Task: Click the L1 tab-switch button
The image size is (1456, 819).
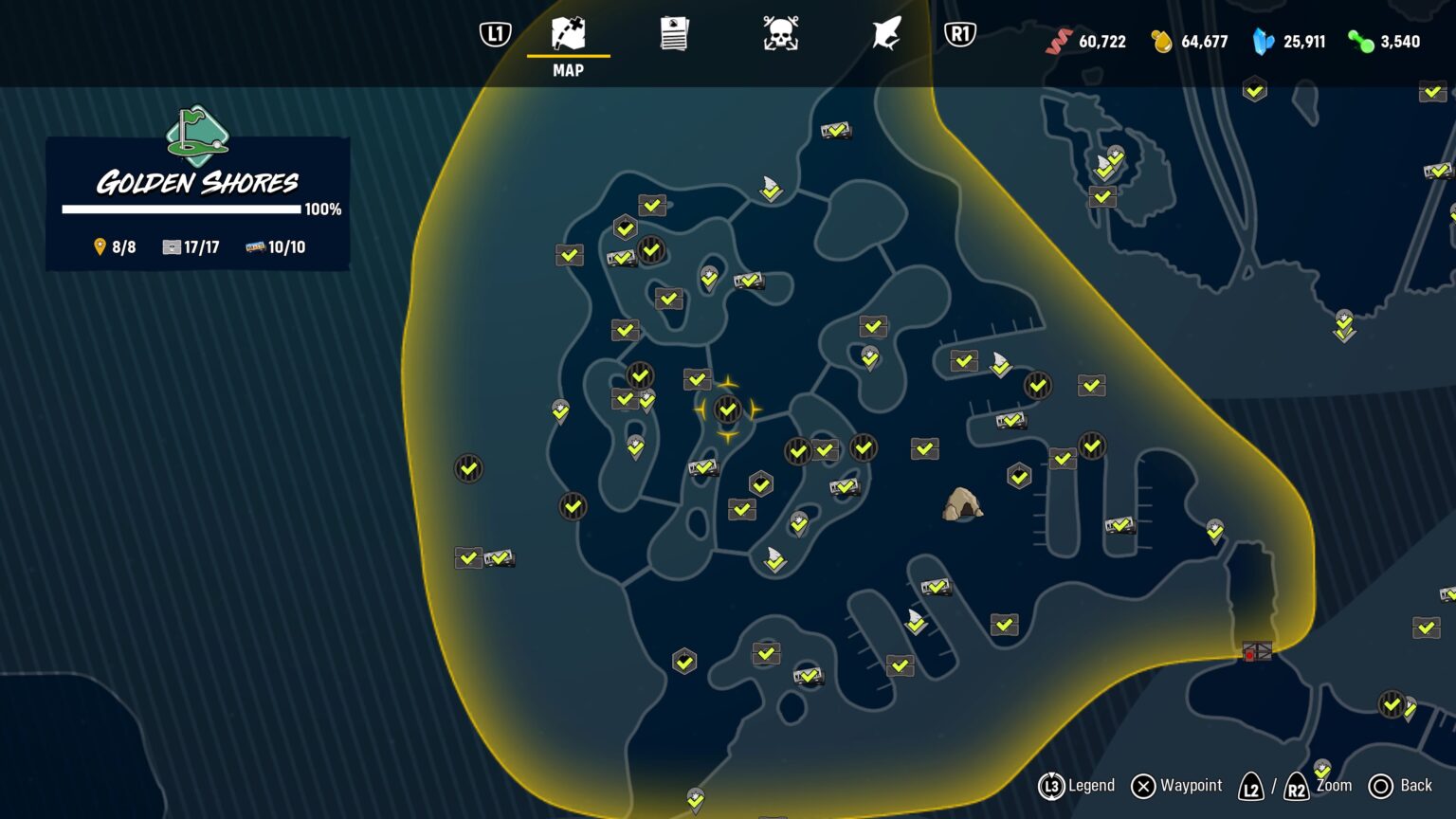Action: coord(494,34)
